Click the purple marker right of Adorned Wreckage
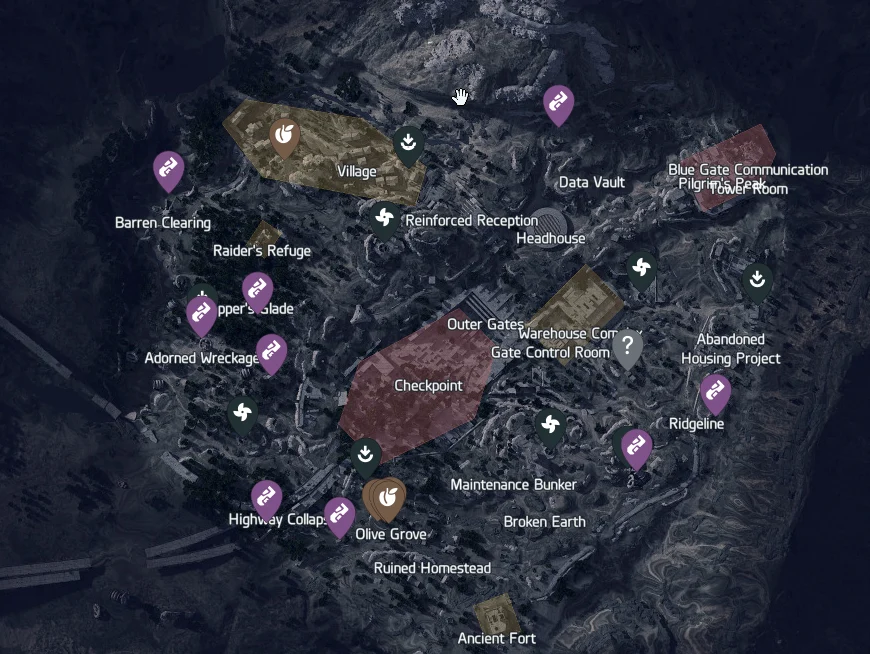Image resolution: width=870 pixels, height=654 pixels. point(271,353)
